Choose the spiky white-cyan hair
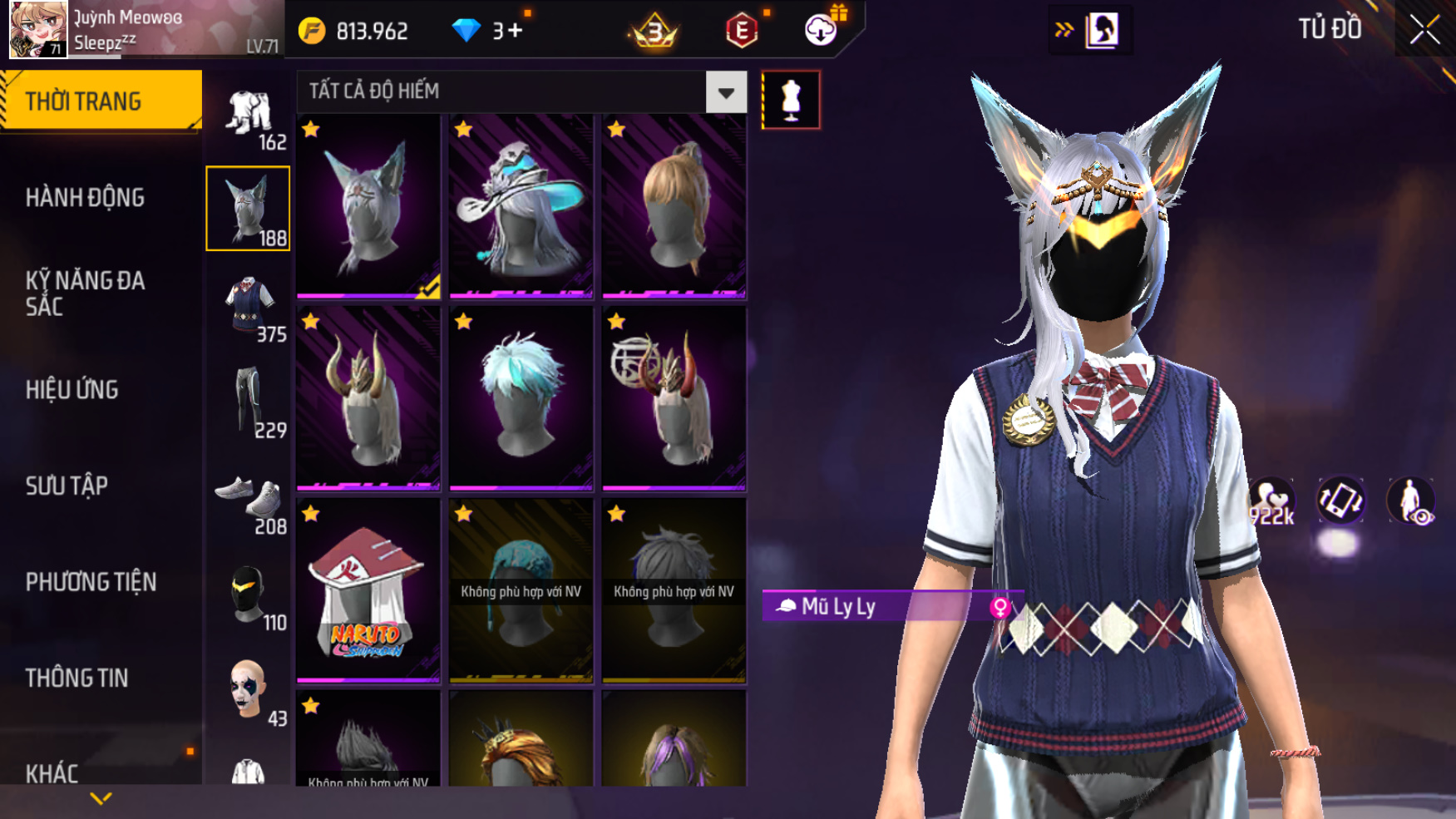 [521, 398]
